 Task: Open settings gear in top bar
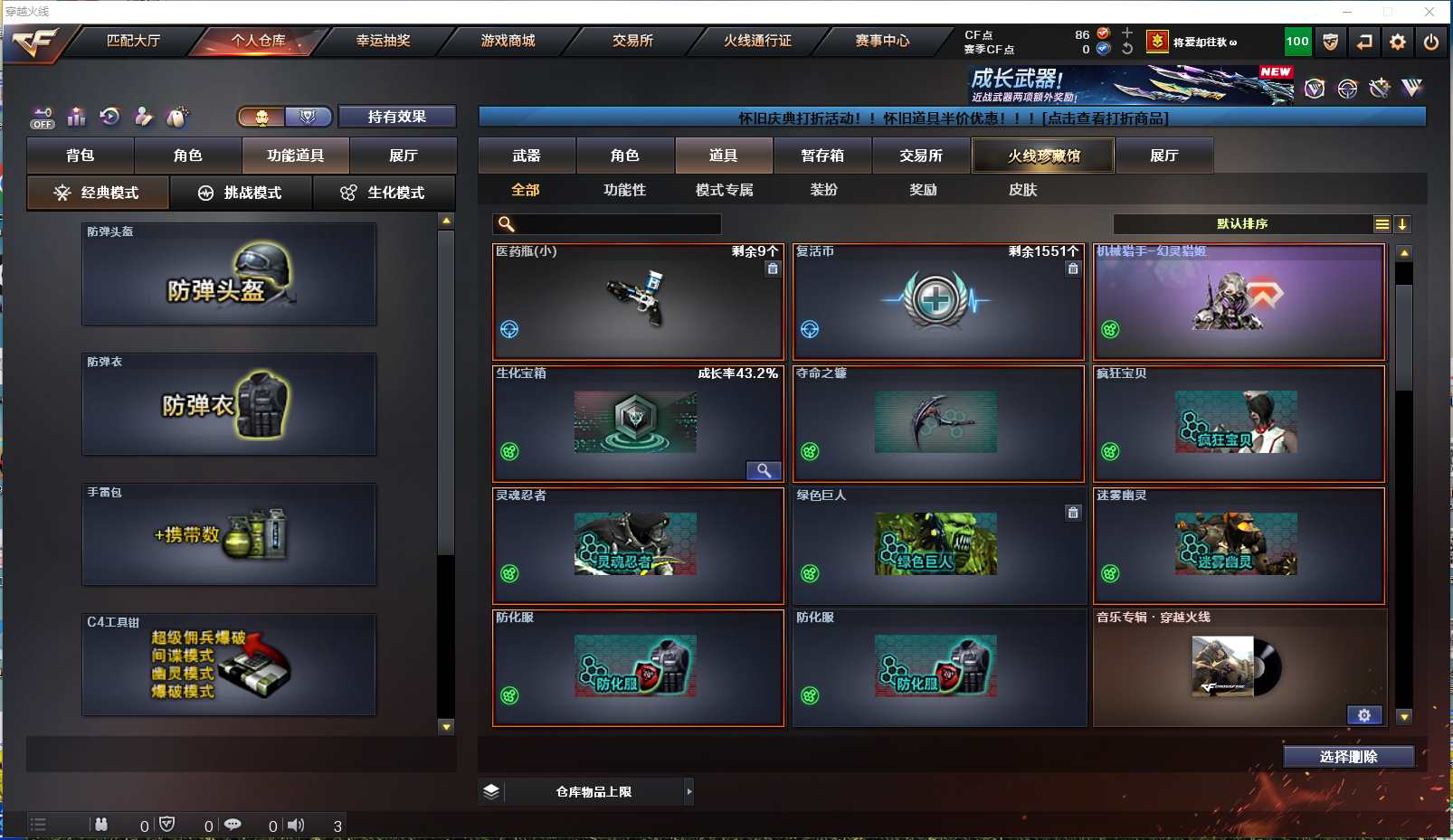[x=1398, y=42]
